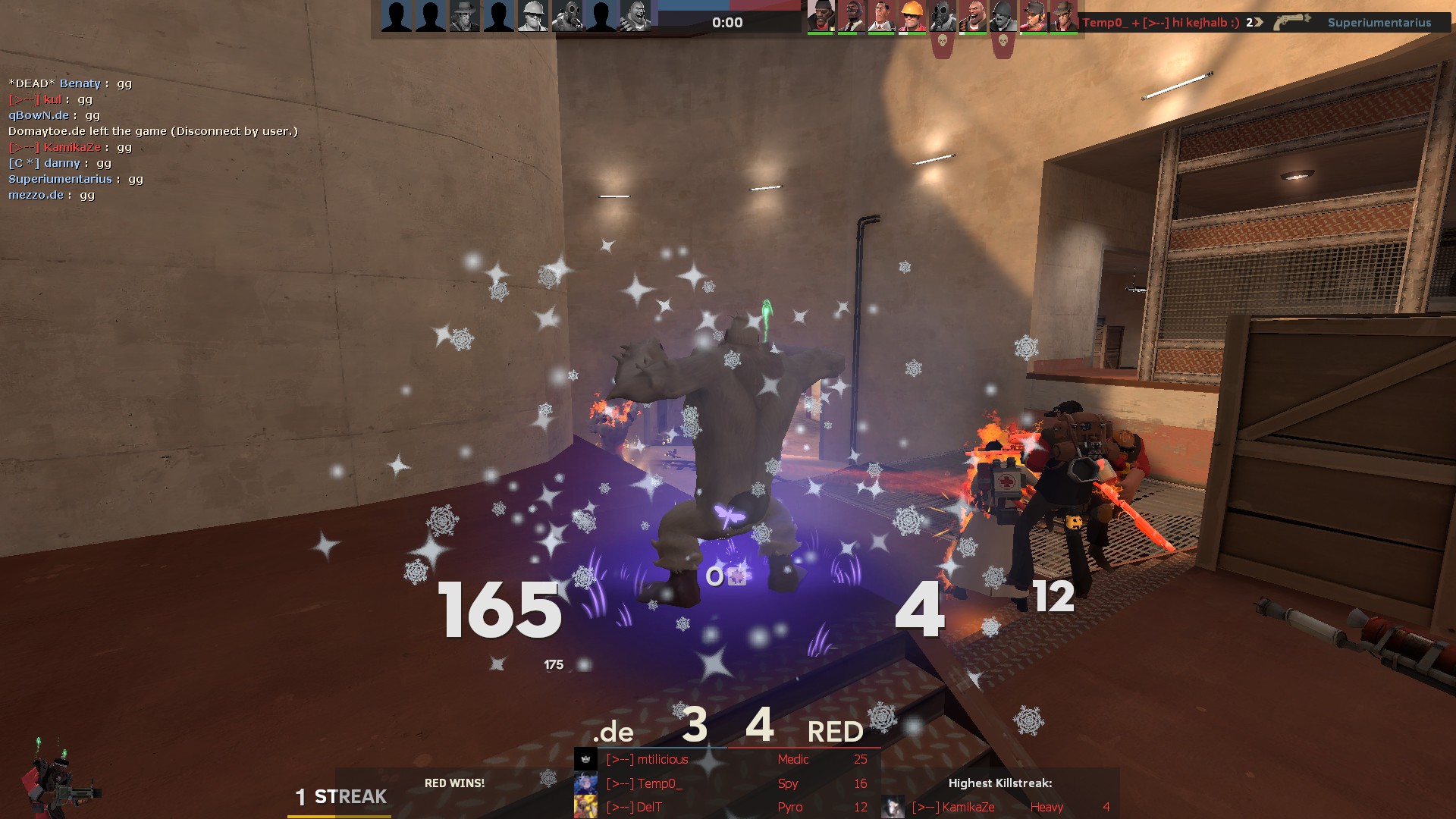Image resolution: width=1456 pixels, height=819 pixels.
Task: Click the Domaytoe.de disconnect message in chat
Action: pyautogui.click(x=152, y=131)
